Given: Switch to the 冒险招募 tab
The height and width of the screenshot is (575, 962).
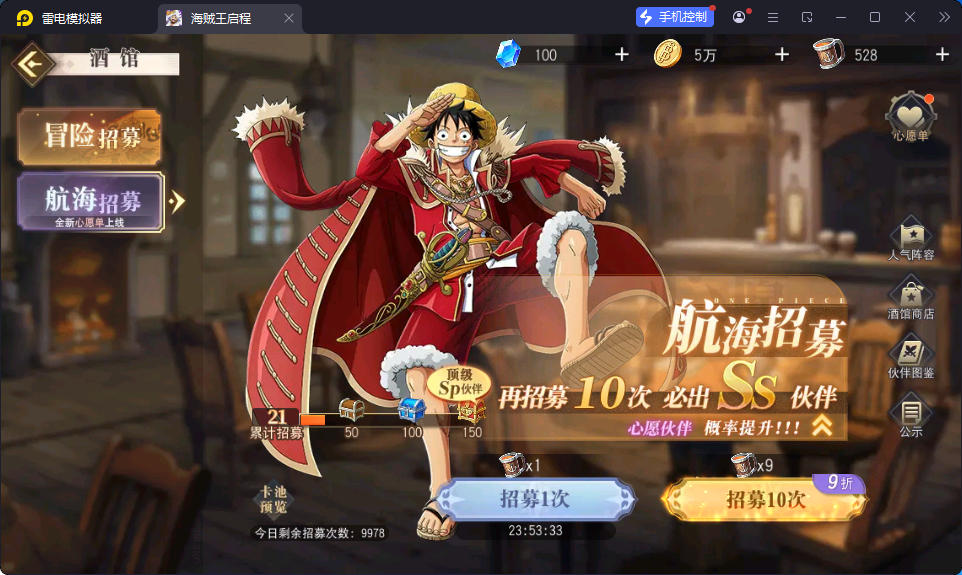Looking at the screenshot, I should (x=90, y=136).
